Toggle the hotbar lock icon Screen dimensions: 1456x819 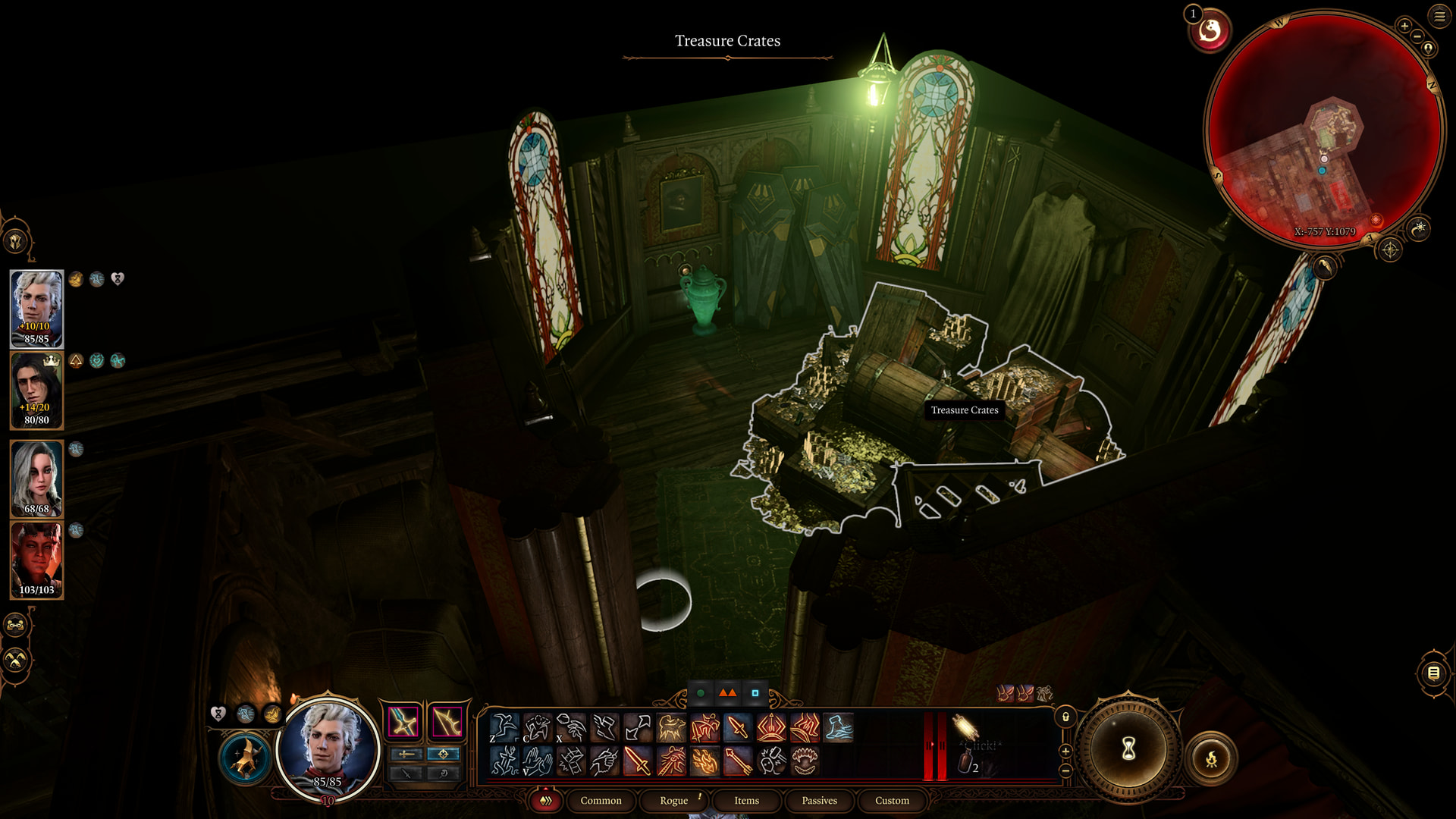click(x=1065, y=717)
